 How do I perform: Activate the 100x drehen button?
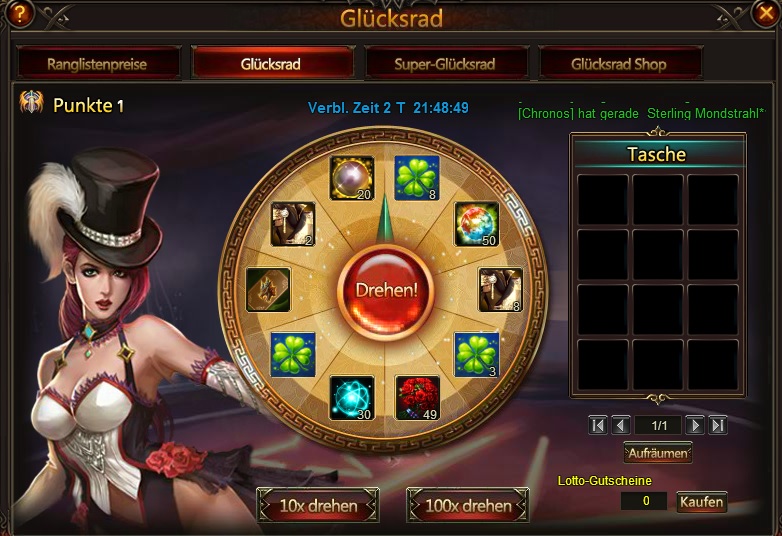click(468, 505)
